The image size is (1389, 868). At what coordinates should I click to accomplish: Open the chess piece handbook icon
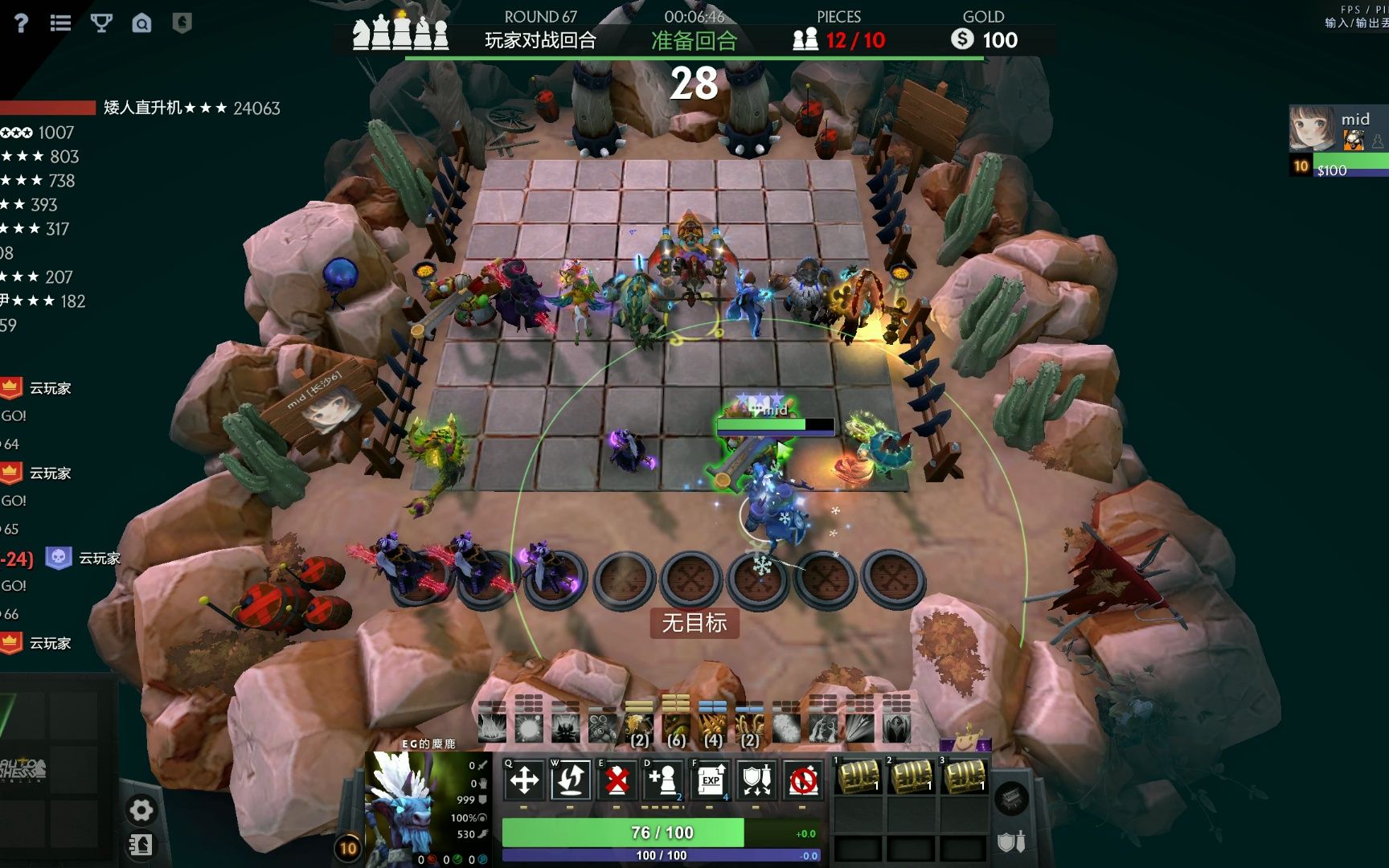[x=141, y=845]
